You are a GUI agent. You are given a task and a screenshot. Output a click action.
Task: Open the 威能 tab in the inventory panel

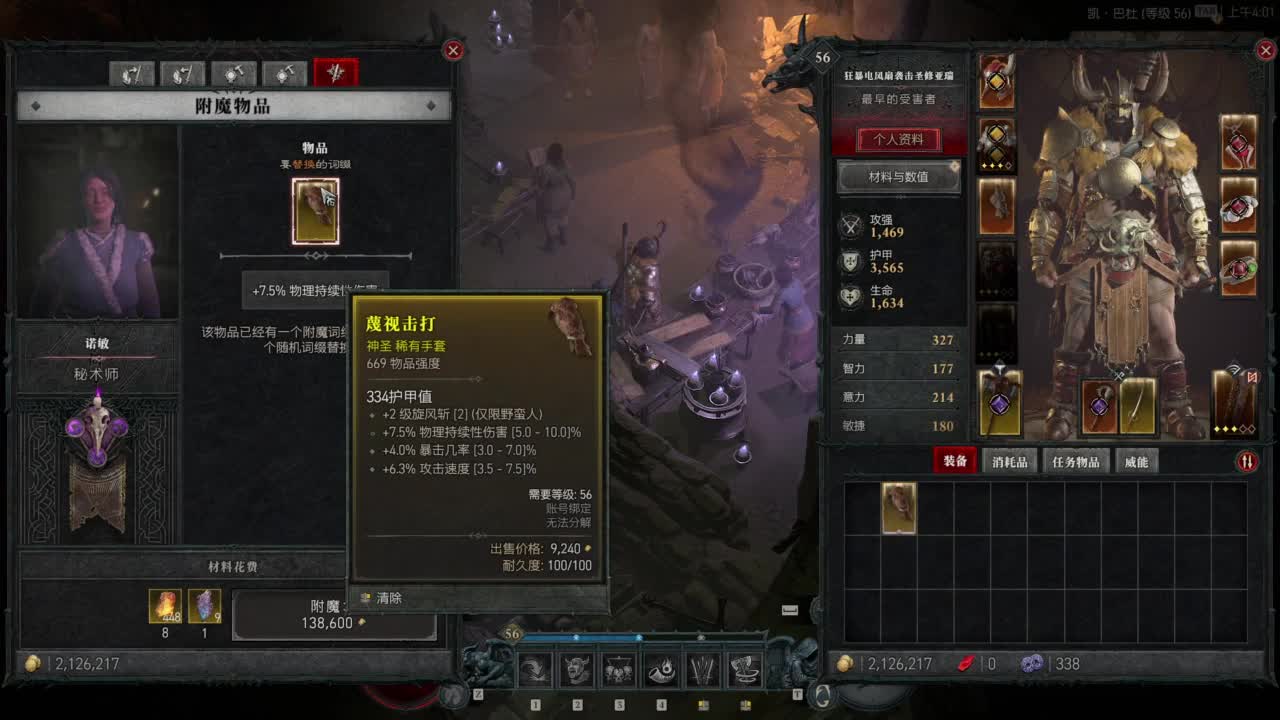pos(1139,461)
